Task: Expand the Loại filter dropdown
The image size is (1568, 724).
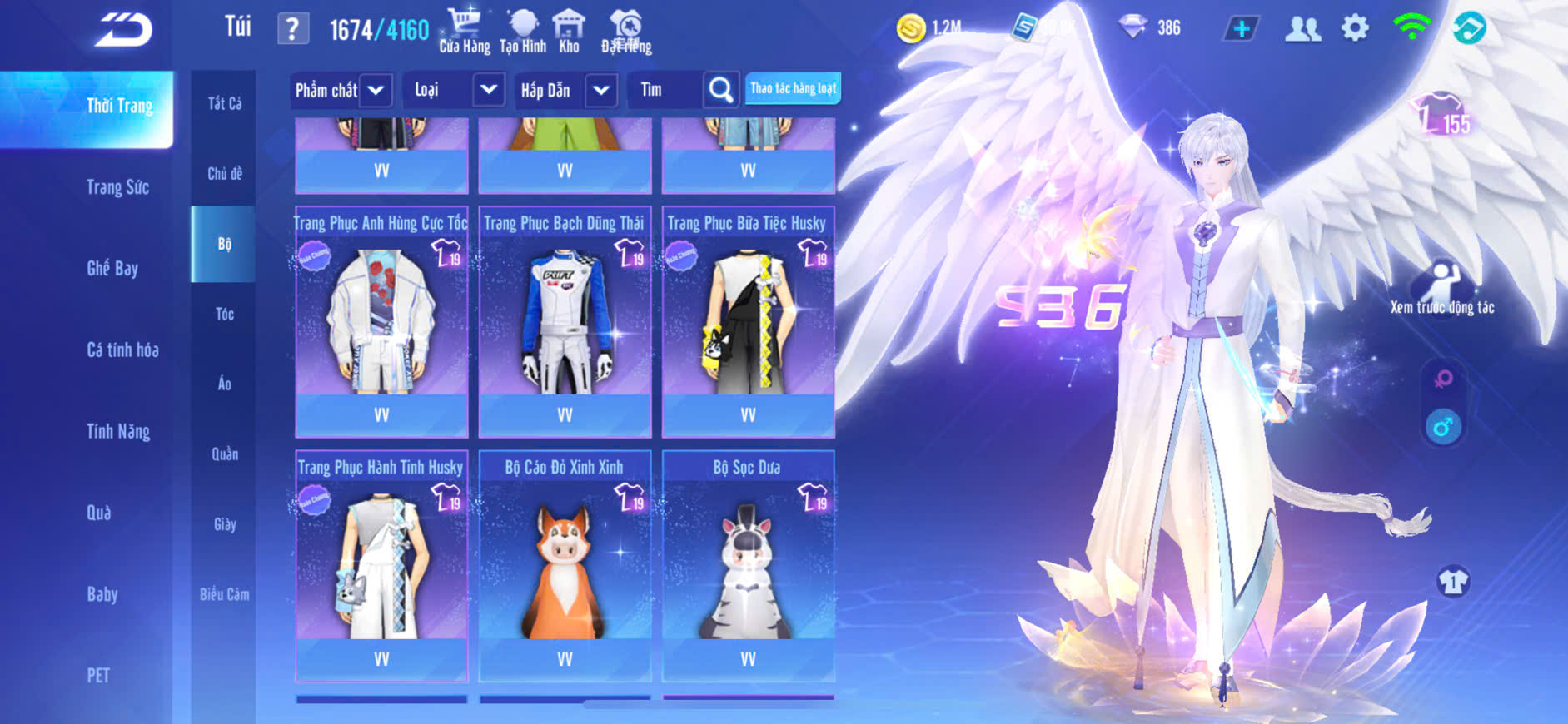Action: (488, 90)
